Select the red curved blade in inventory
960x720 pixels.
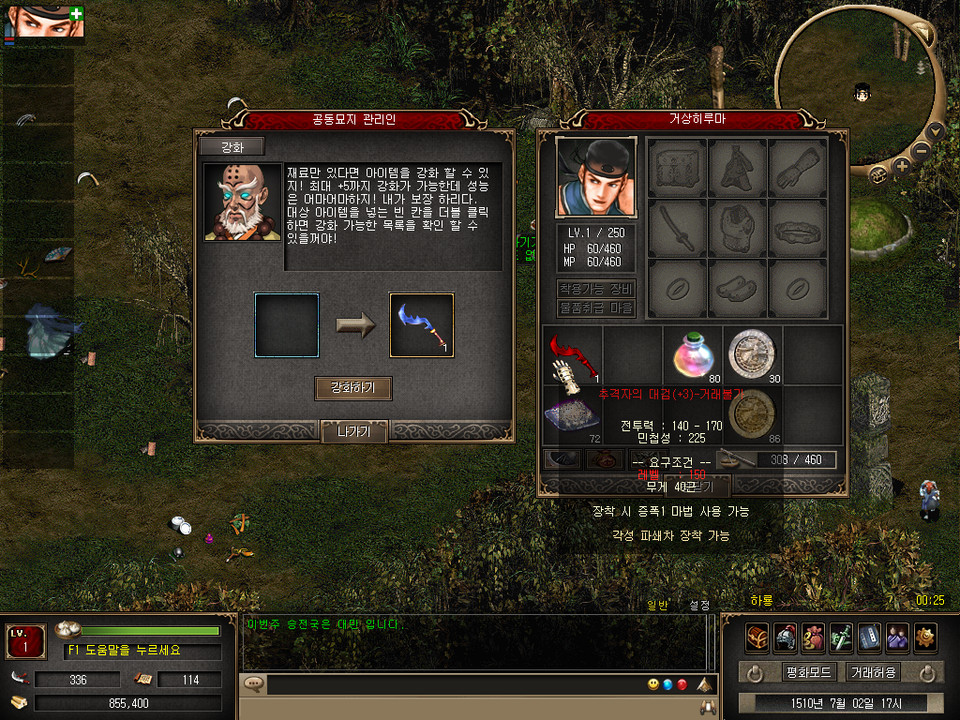point(573,355)
